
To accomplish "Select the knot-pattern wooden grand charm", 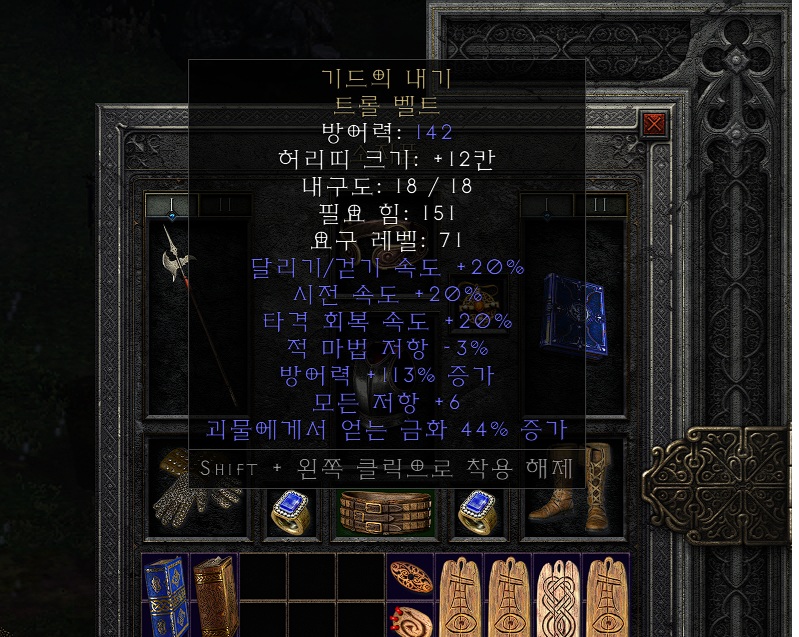I will tap(557, 596).
